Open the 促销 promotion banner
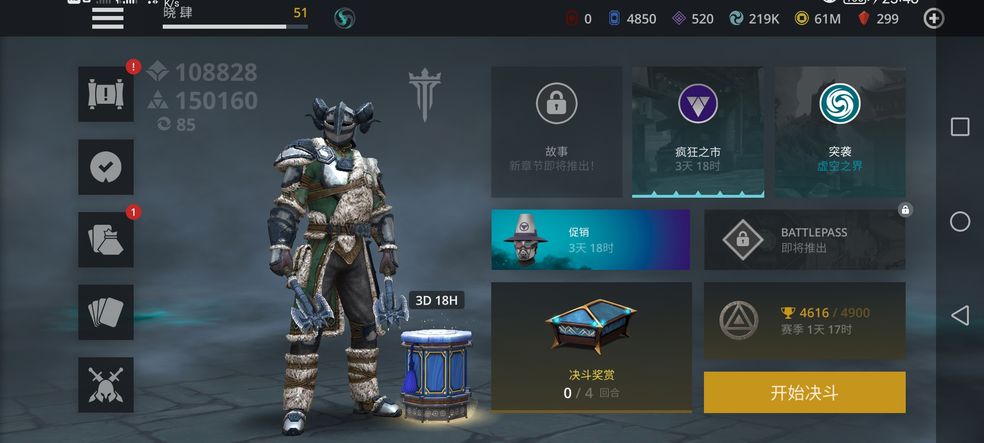984x443 pixels. (x=590, y=240)
